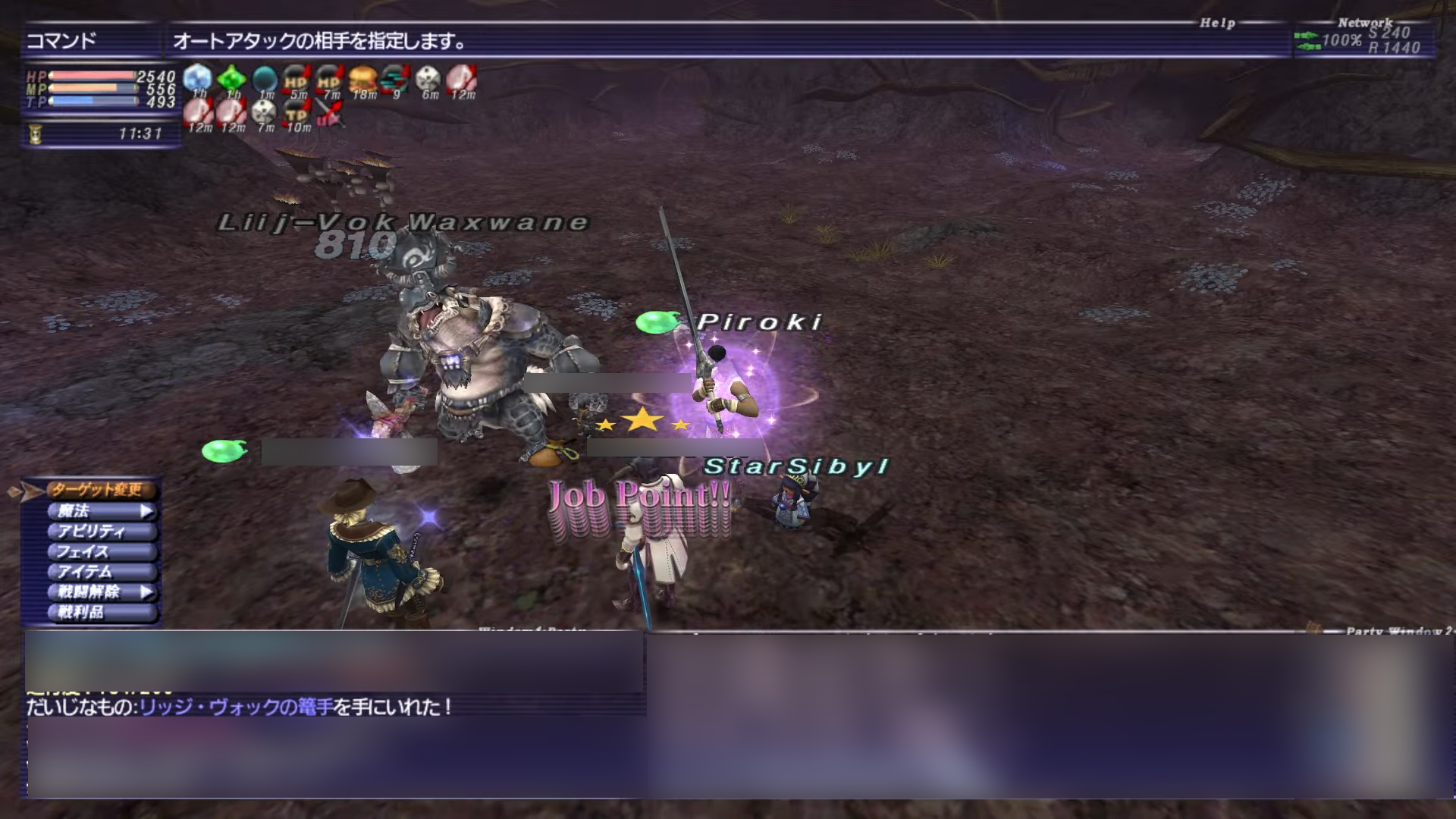Viewport: 1456px width, 819px height.
Task: Click the pale blue crystal buff icon
Action: pyautogui.click(x=198, y=79)
